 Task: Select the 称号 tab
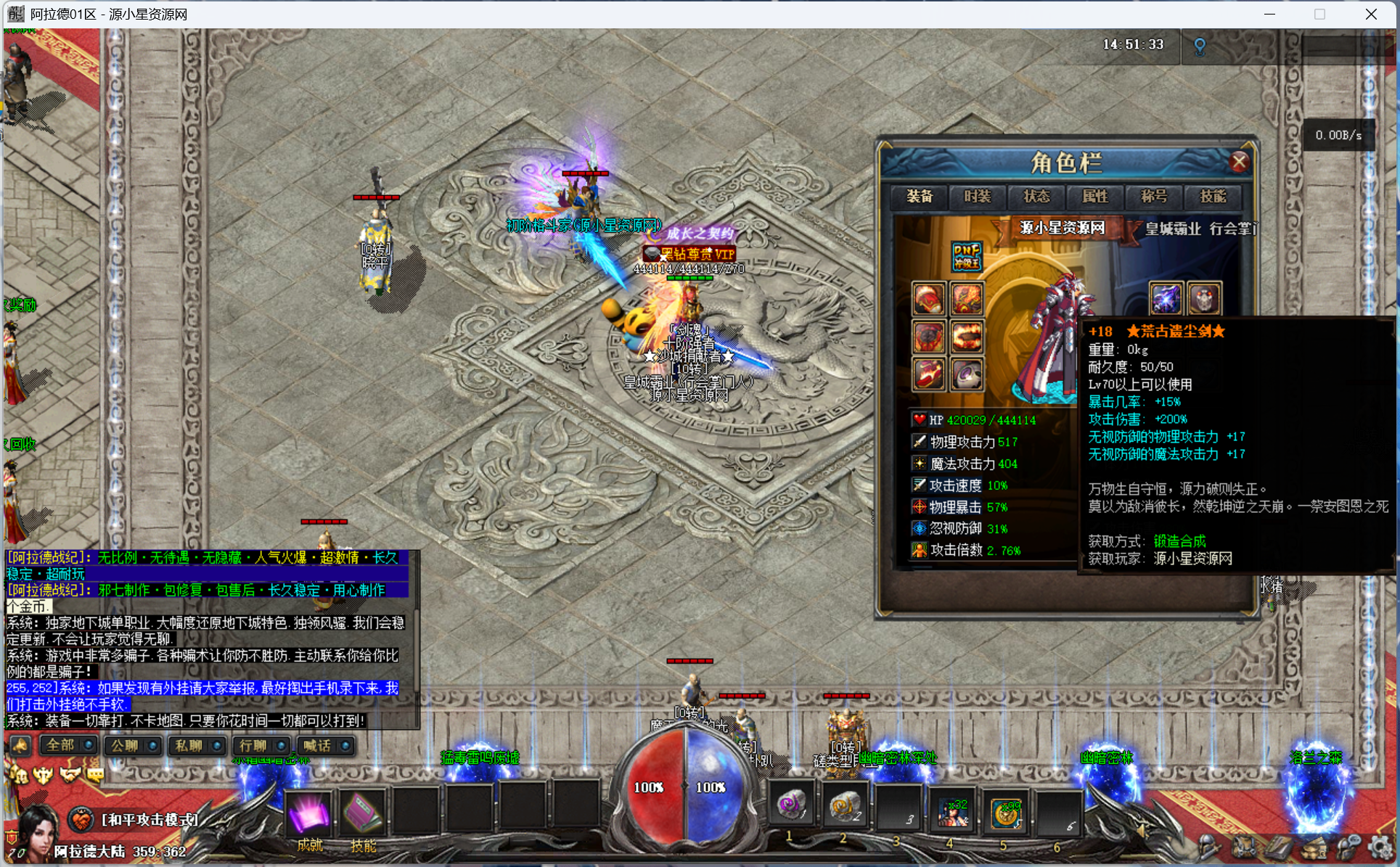[1154, 197]
